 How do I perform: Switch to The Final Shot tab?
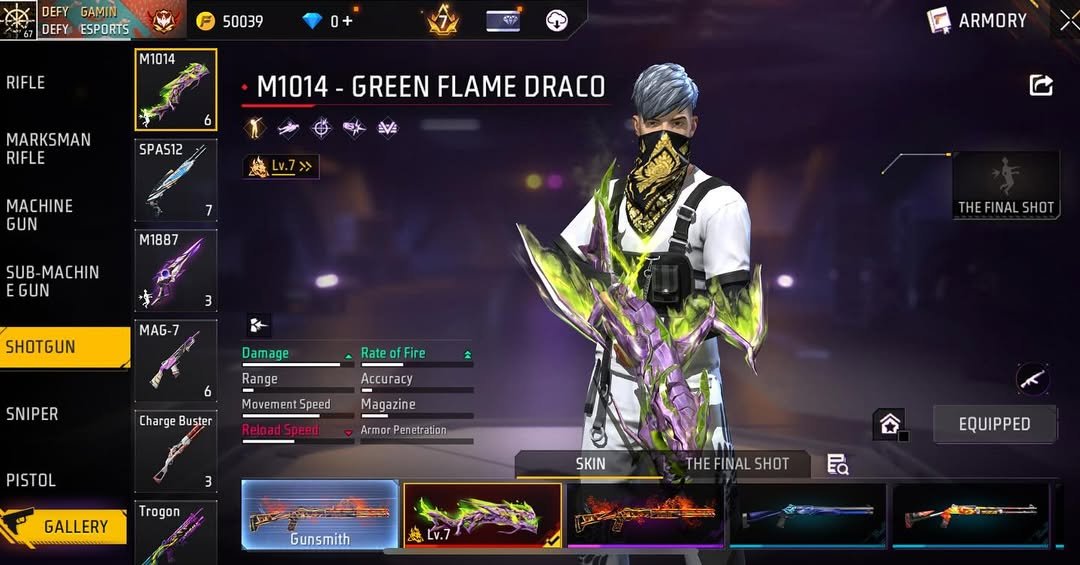click(737, 464)
